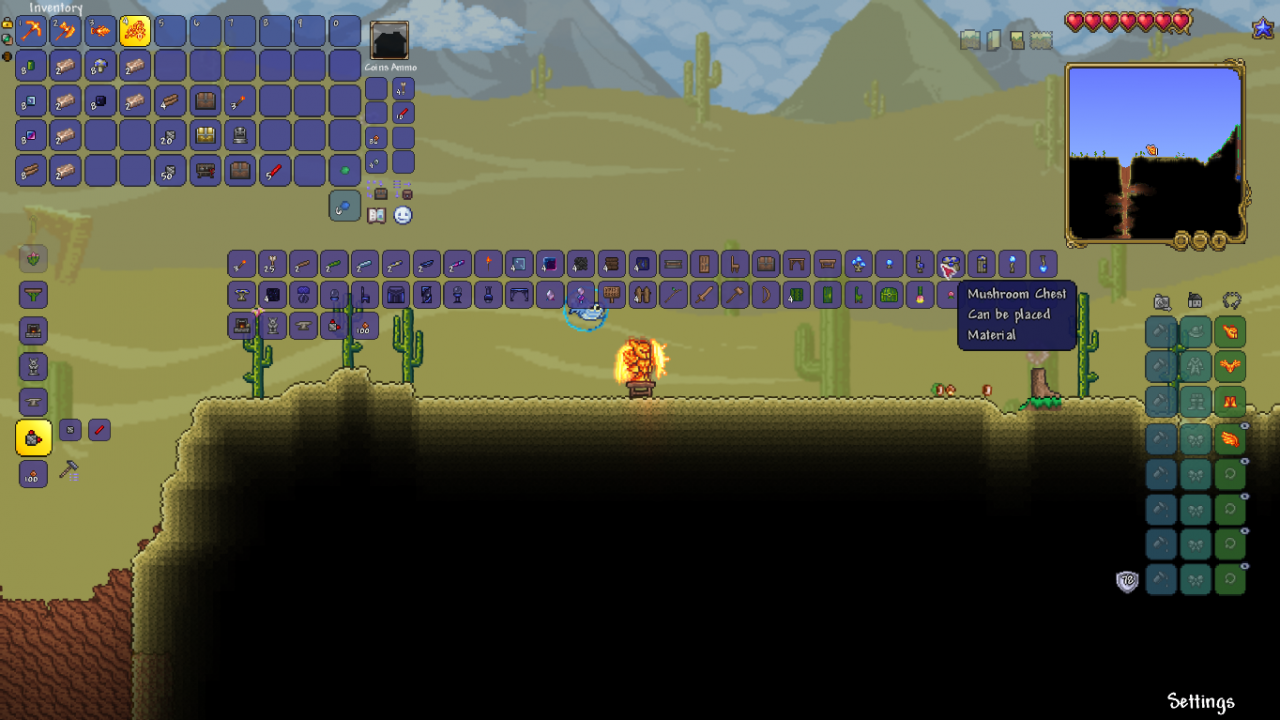This screenshot has height=720, width=1280.
Task: Open the Bestiary book
Action: click(x=377, y=215)
